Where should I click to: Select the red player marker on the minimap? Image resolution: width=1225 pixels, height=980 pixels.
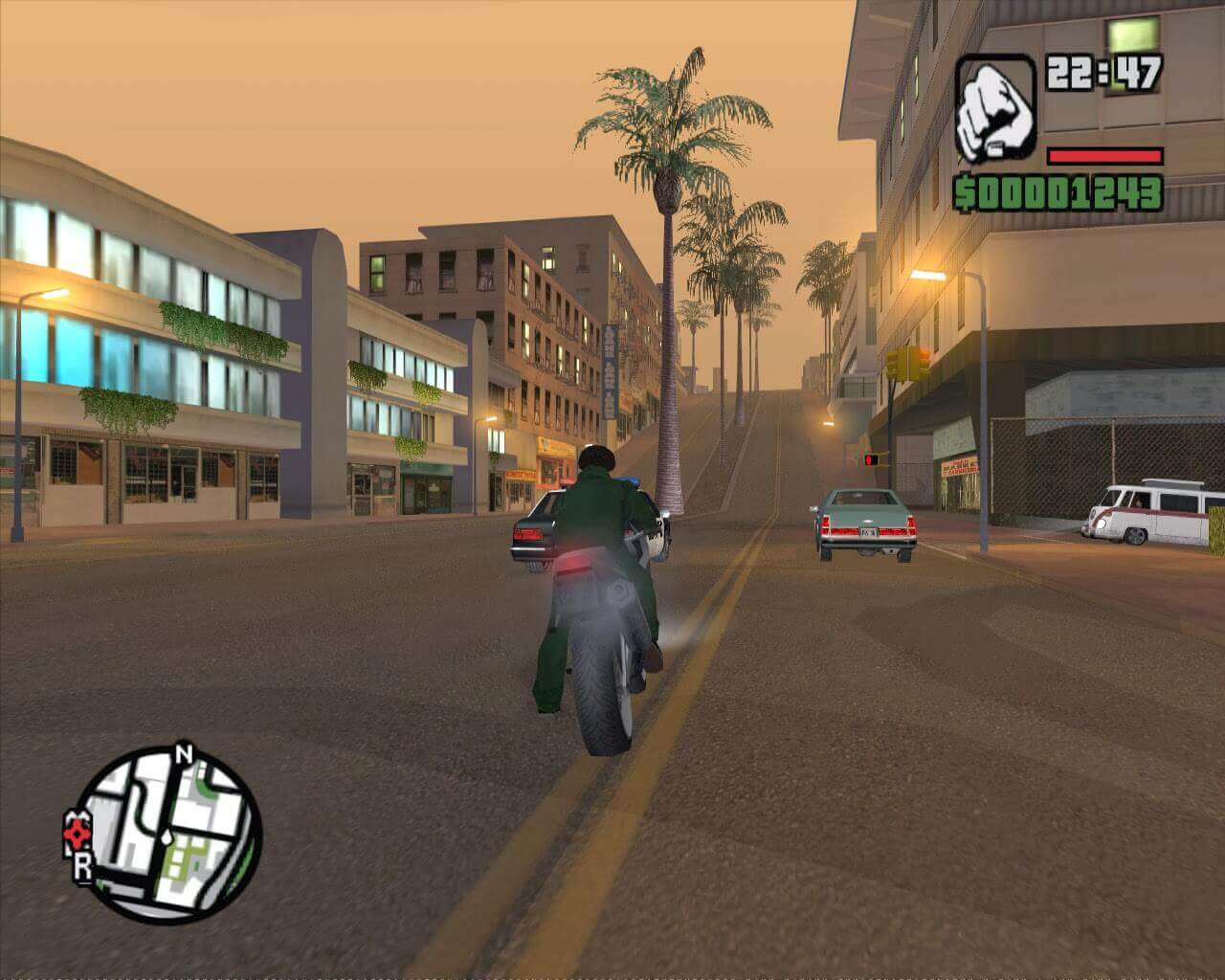click(x=77, y=833)
